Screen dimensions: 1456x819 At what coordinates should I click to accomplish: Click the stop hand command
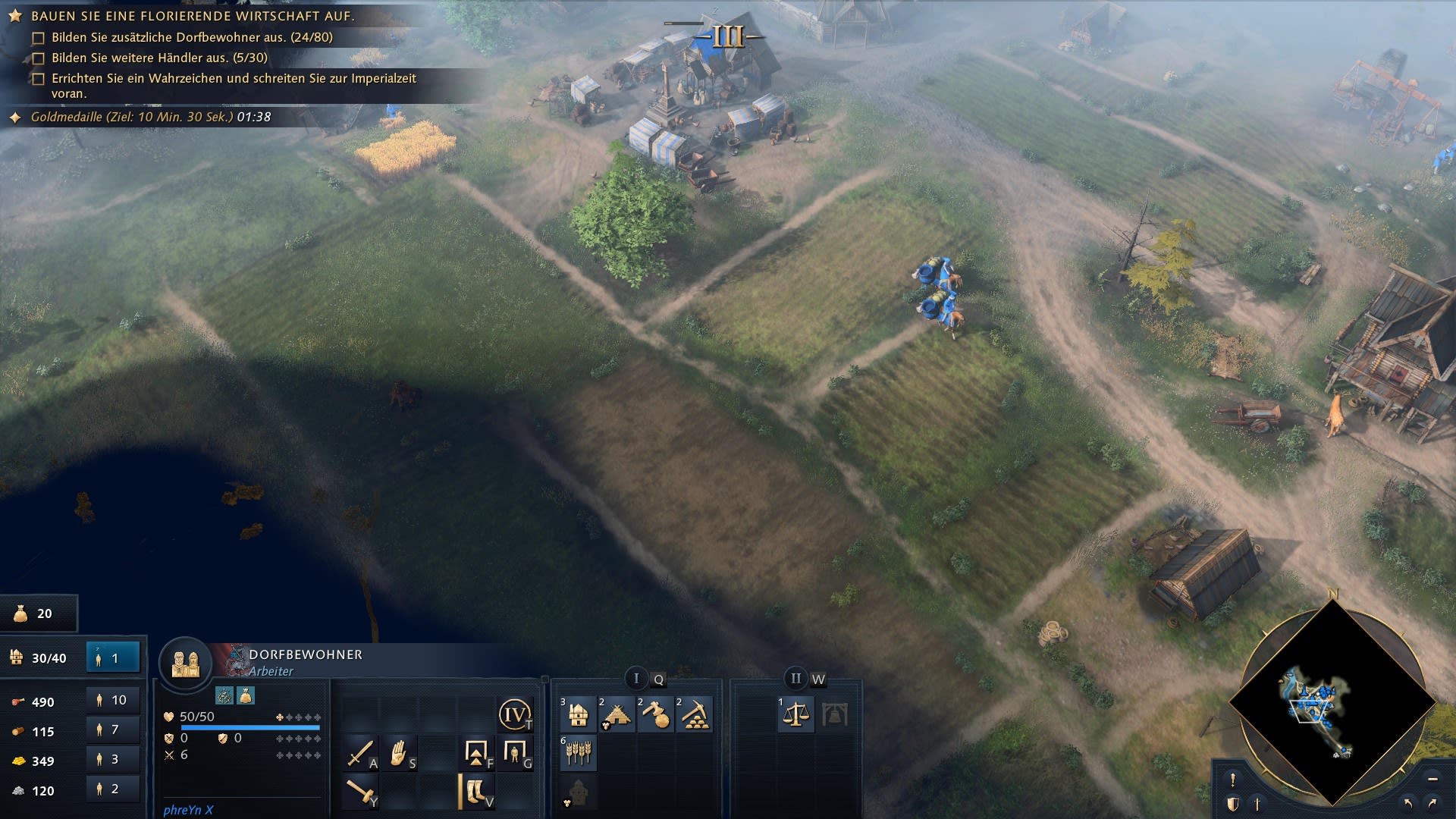pos(399,753)
